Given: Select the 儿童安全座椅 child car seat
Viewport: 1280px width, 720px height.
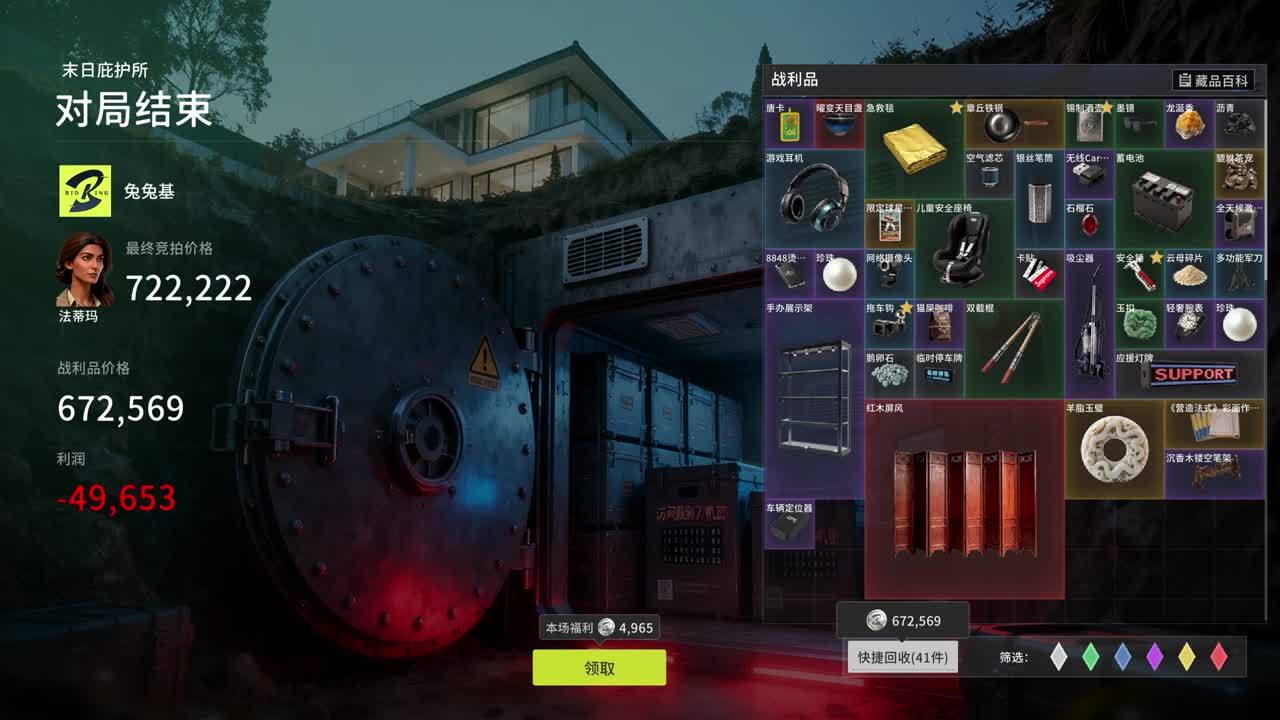Looking at the screenshot, I should coord(962,248).
